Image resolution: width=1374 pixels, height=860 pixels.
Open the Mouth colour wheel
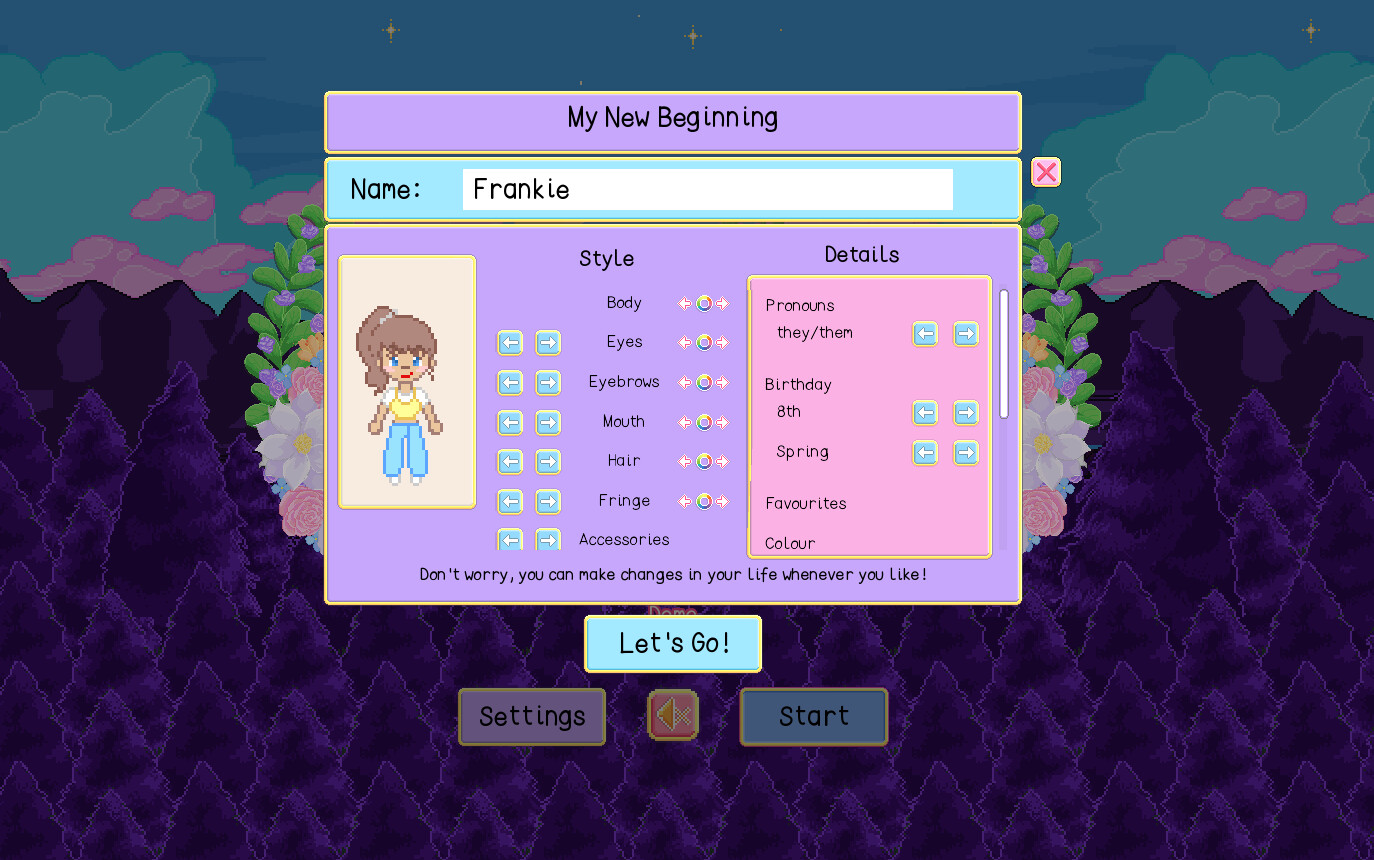[x=703, y=422]
